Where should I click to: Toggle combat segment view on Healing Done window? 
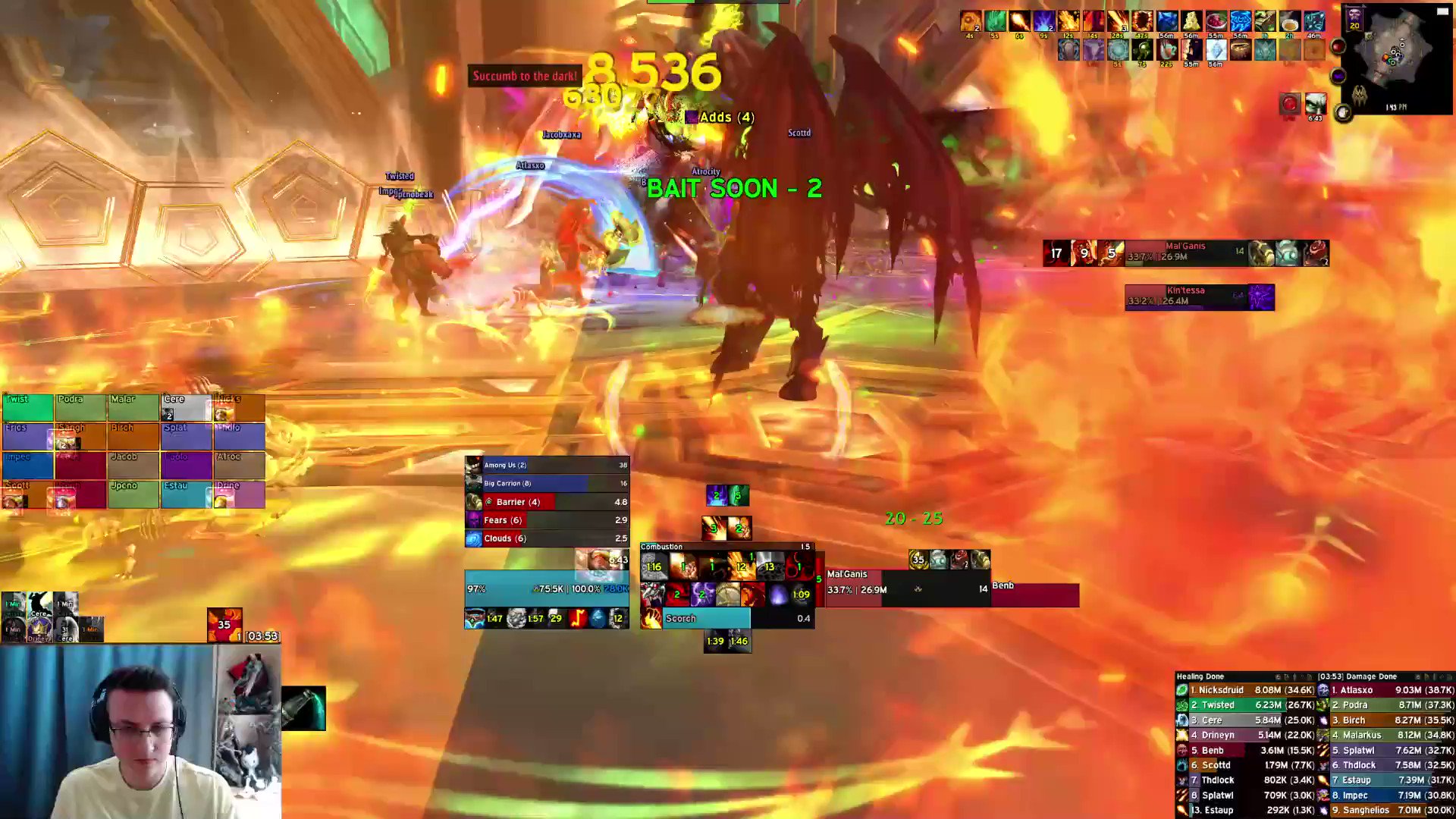[x=1297, y=677]
